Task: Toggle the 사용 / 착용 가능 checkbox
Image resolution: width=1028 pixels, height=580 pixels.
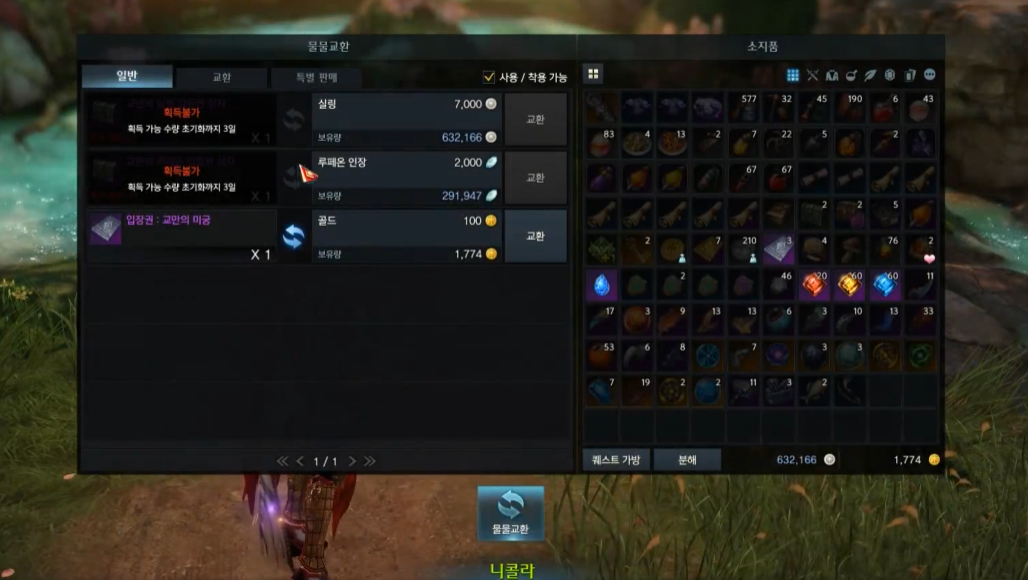Action: [489, 77]
